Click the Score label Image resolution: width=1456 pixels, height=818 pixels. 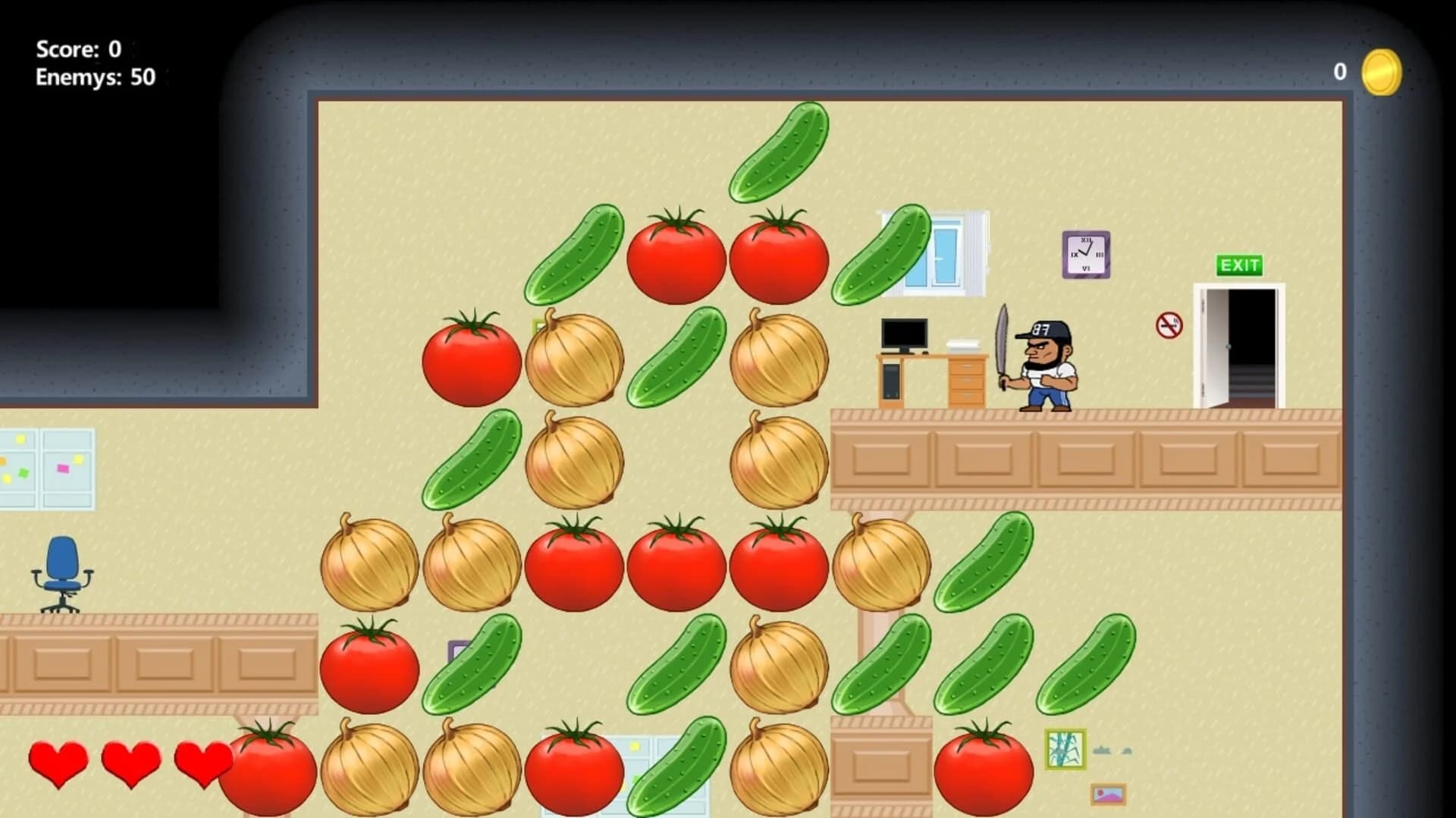point(68,49)
